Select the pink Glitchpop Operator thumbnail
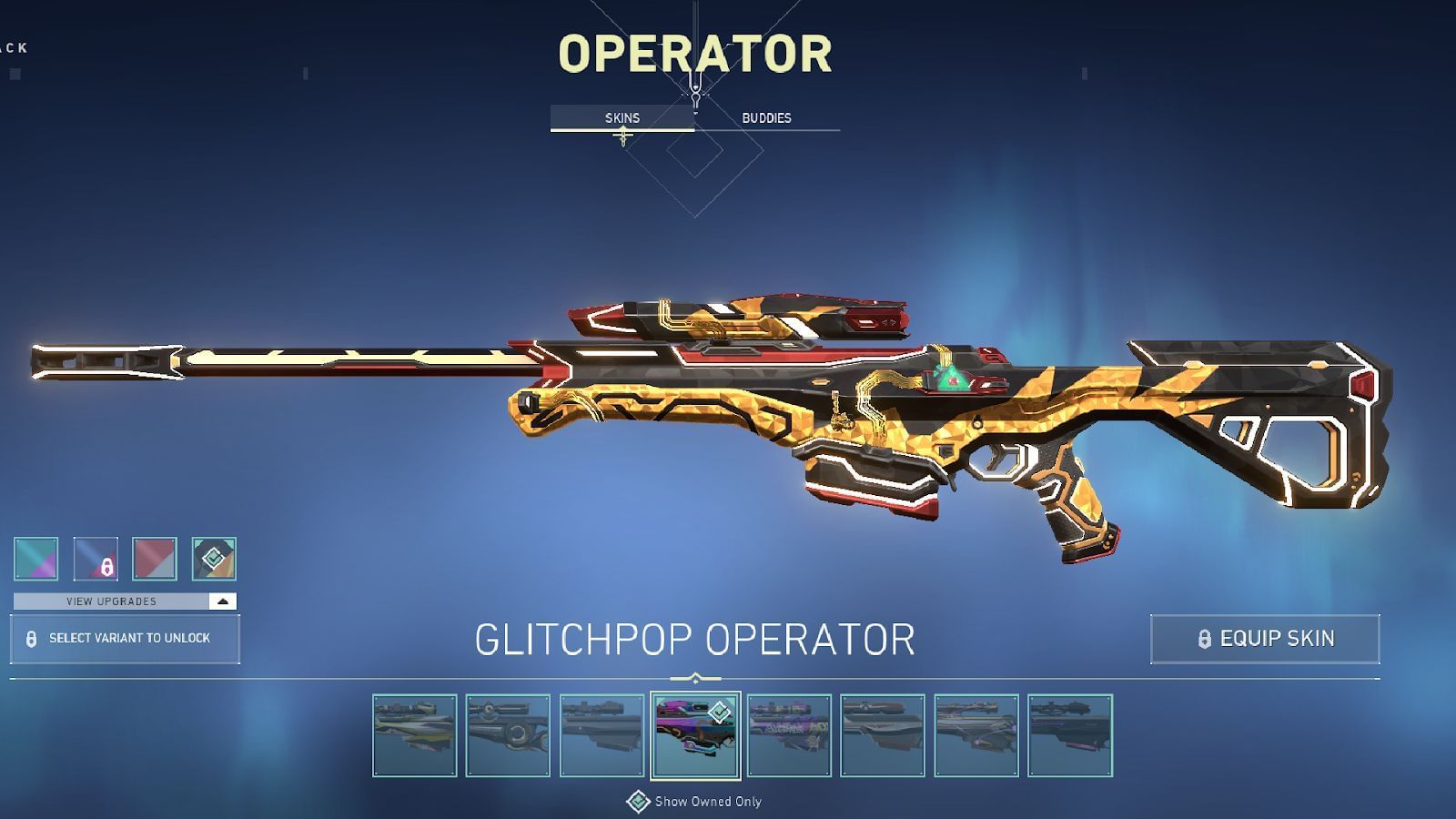The image size is (1456, 819). pyautogui.click(x=696, y=733)
